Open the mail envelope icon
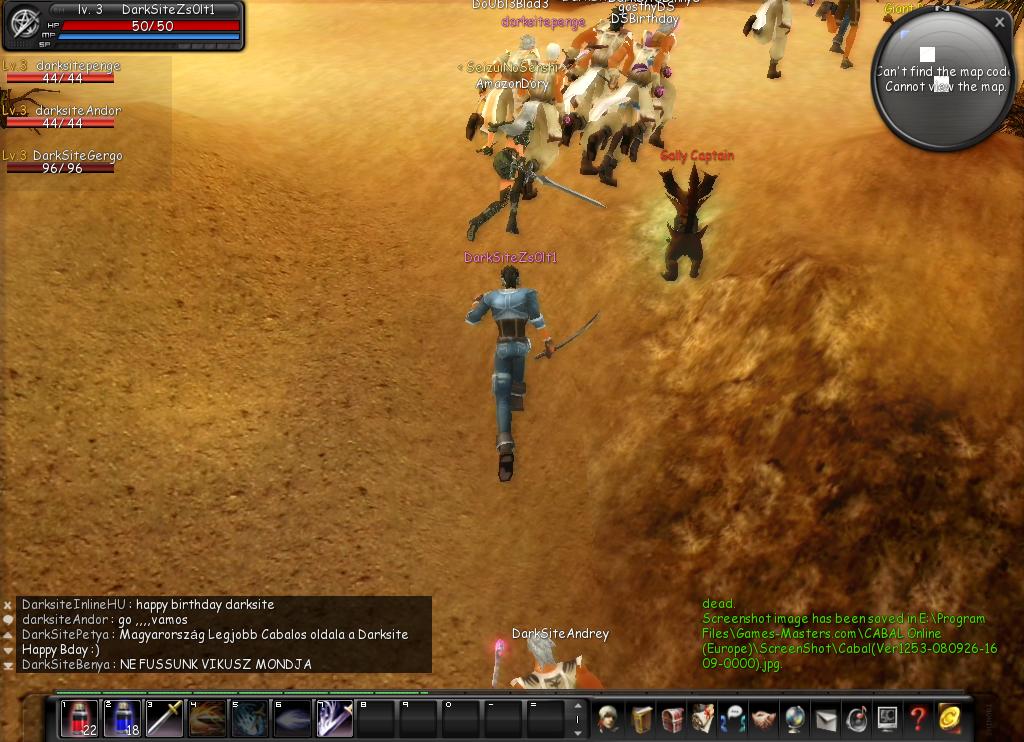The image size is (1024, 742). point(826,719)
